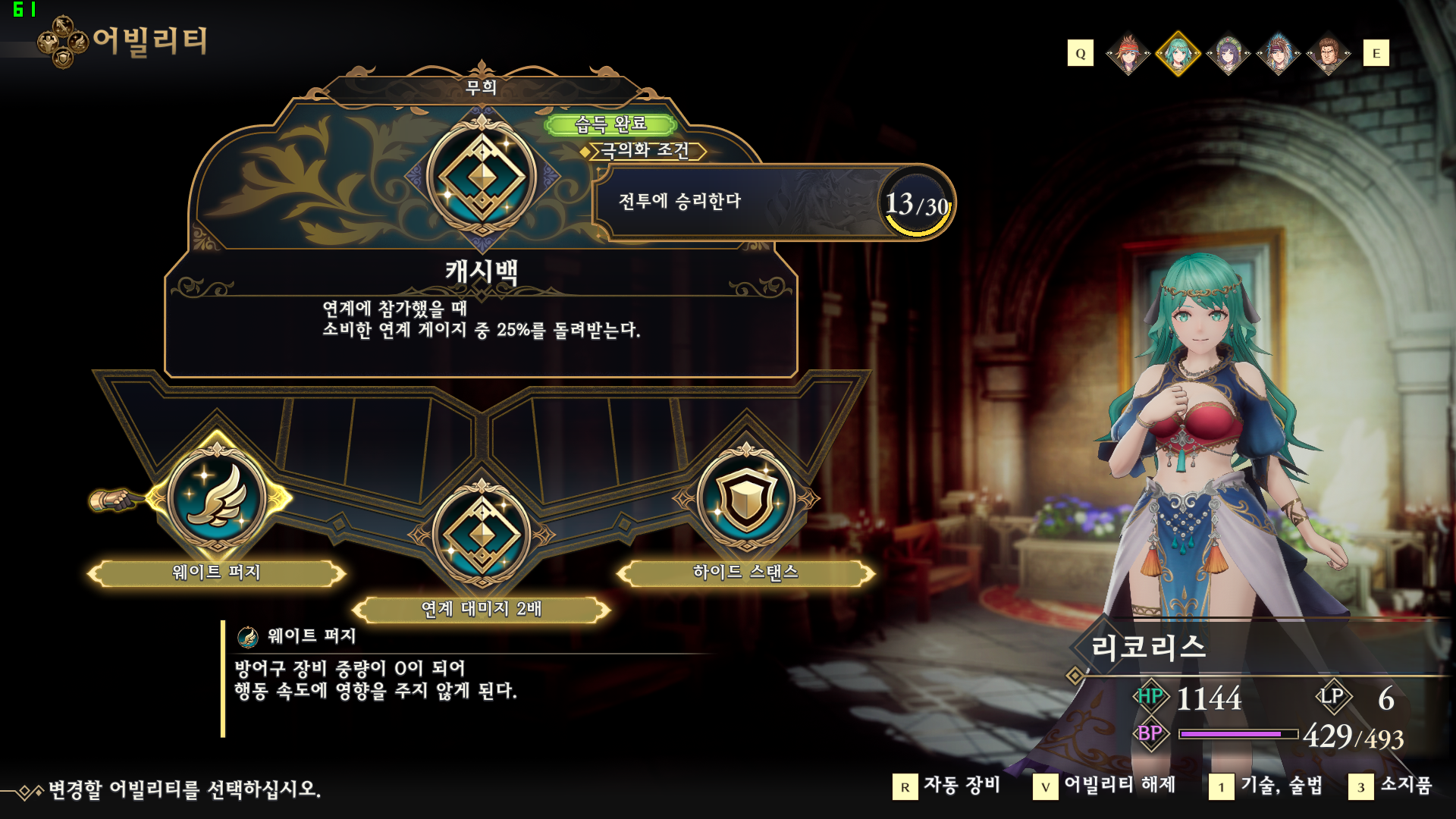Switch to the purple-haired flower-crown character portrait
Viewport: 1456px width, 819px height.
point(1228,54)
